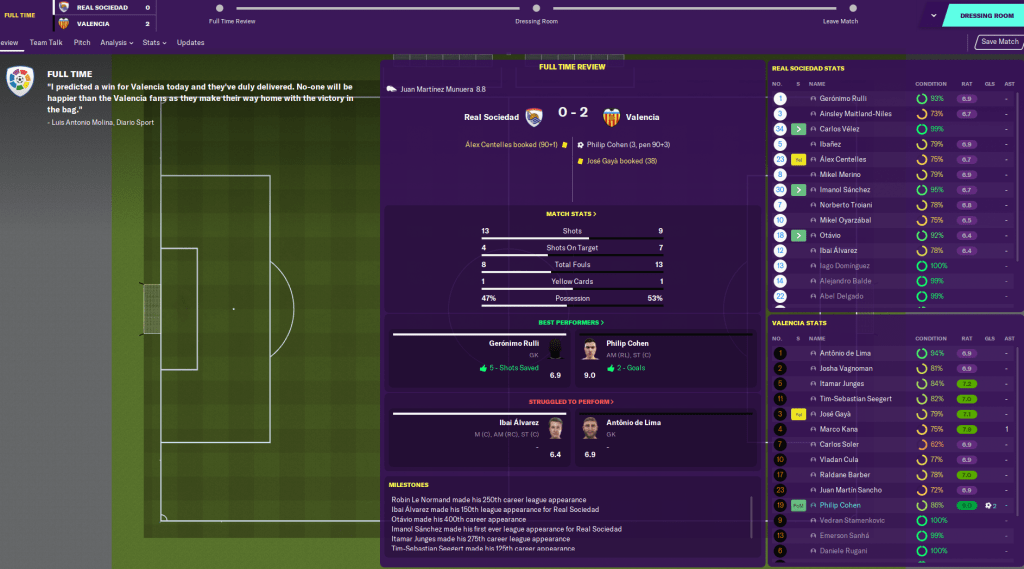Jump to Leave Match timeline step
This screenshot has width=1024, height=569.
[x=840, y=8]
